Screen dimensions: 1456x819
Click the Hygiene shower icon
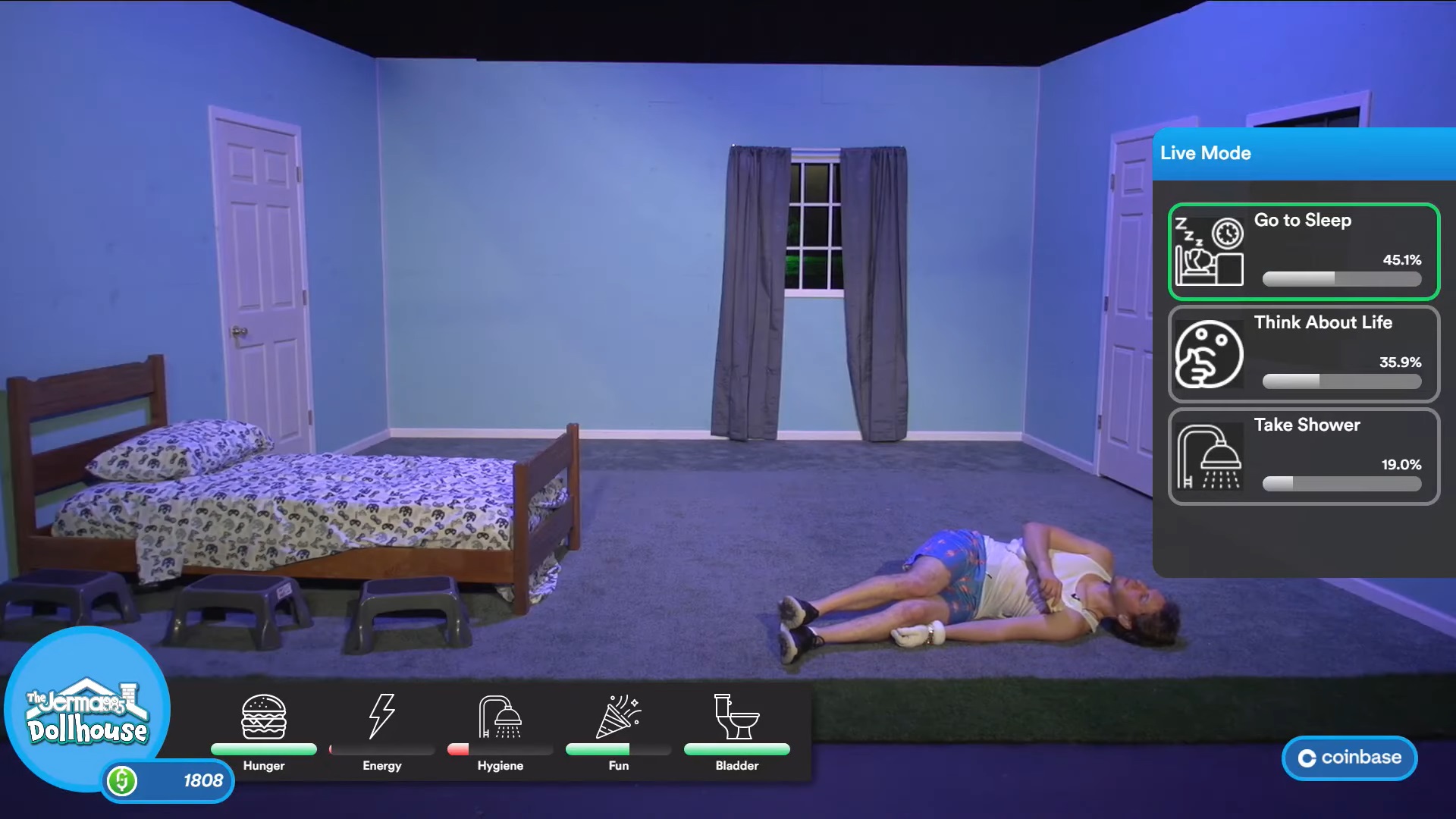click(x=500, y=715)
